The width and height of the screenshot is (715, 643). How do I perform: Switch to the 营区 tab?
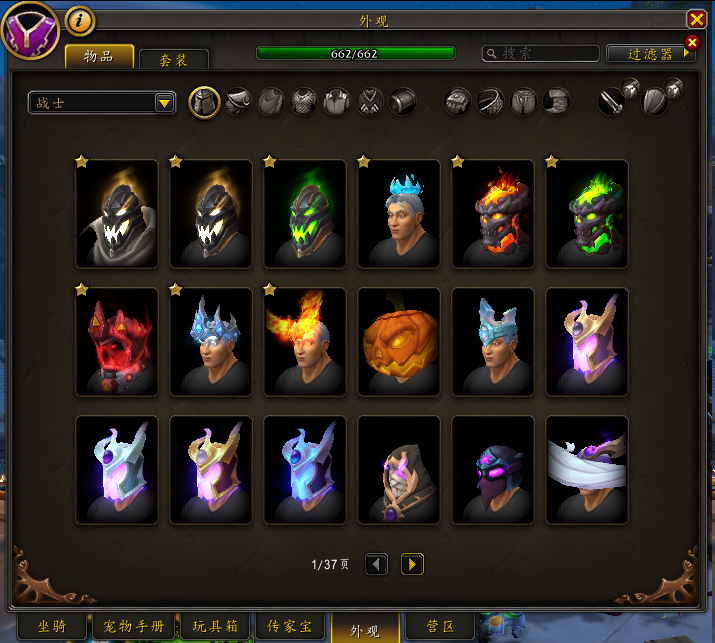pyautogui.click(x=440, y=627)
